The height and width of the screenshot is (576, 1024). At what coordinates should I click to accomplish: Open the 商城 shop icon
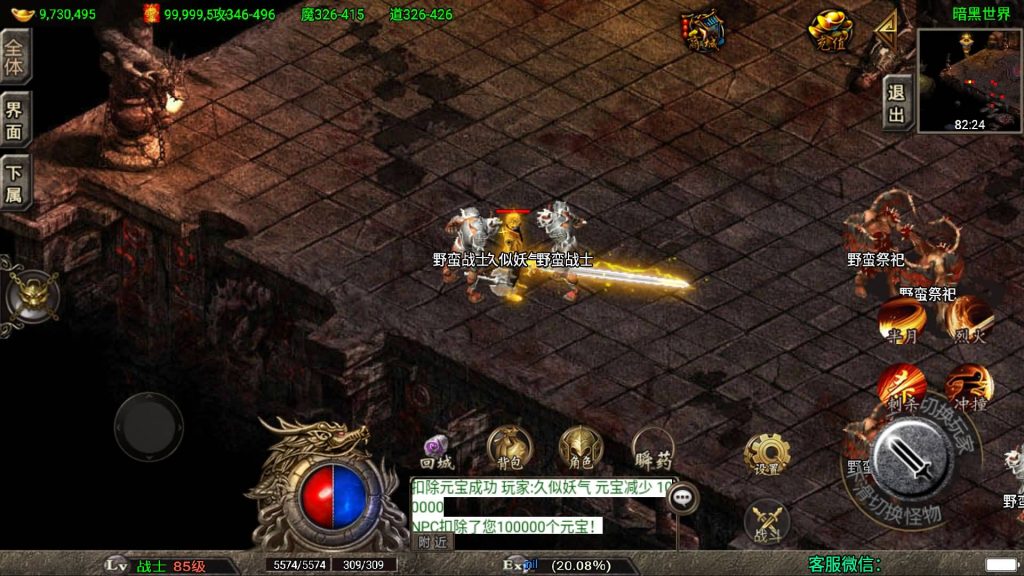[704, 32]
